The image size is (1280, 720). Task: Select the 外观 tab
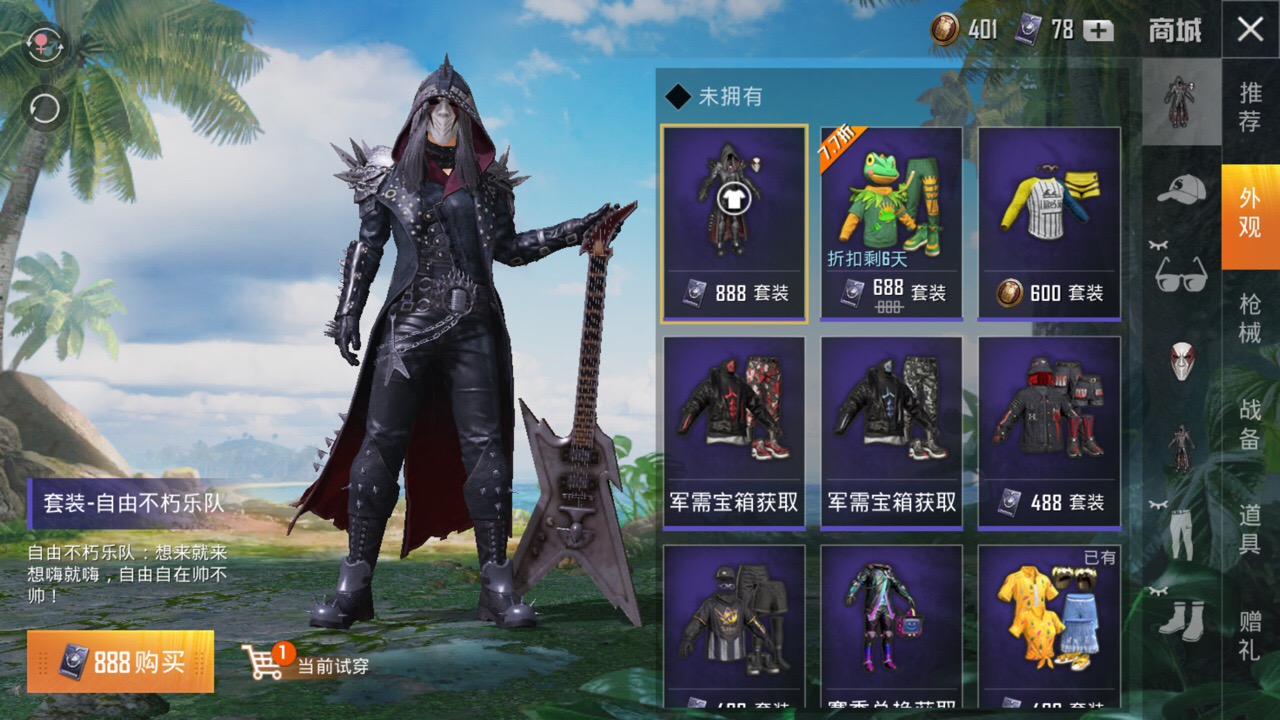1250,213
